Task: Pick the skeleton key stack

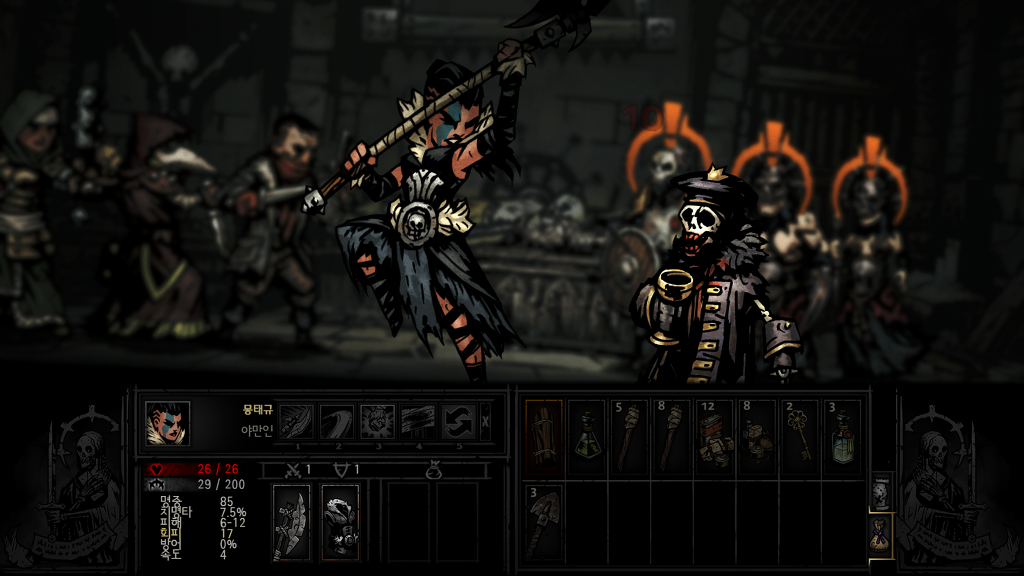Action: pos(800,437)
